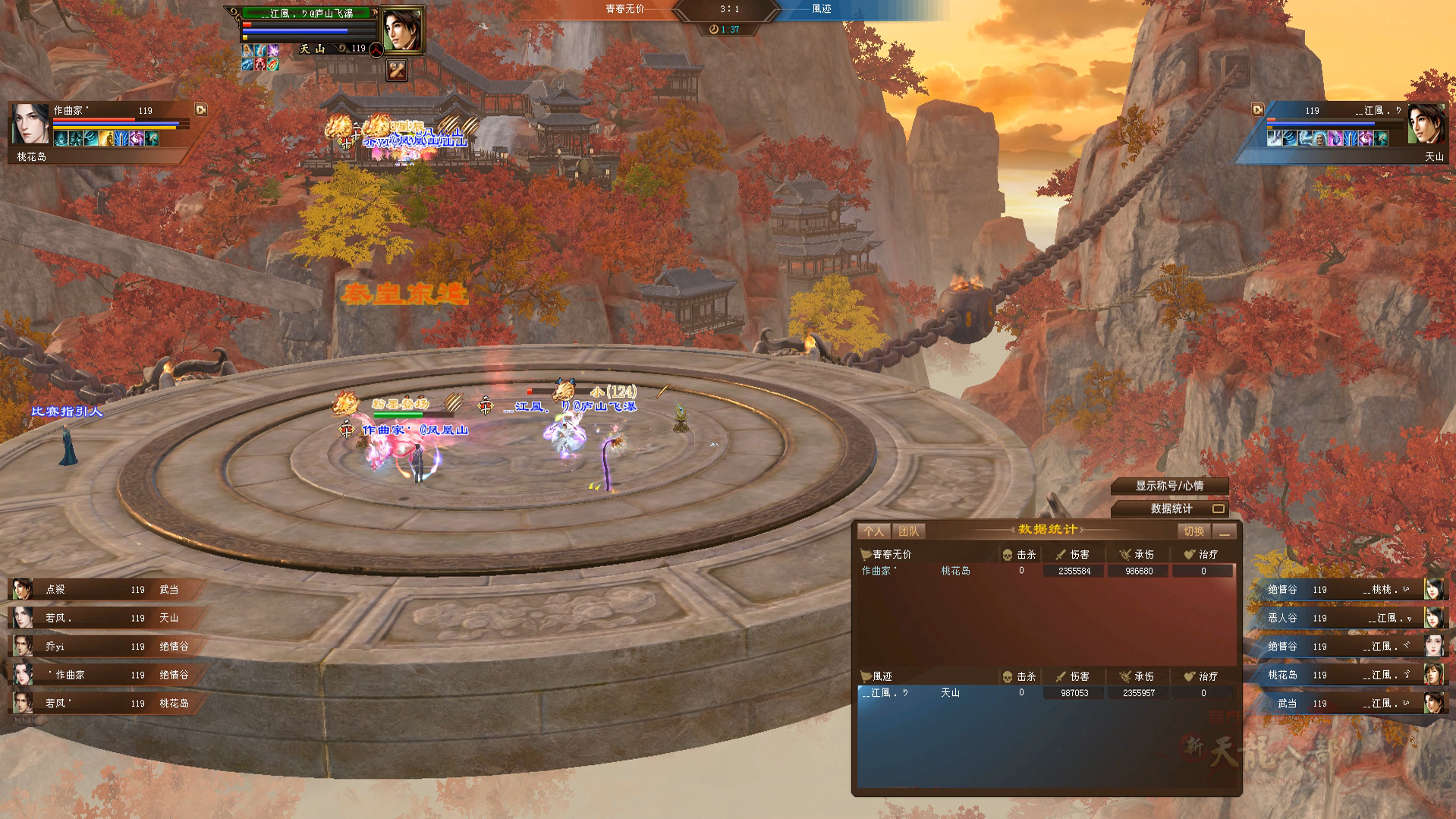
Task: Toggle the record icon on 作曲家 target frame
Action: click(x=203, y=110)
